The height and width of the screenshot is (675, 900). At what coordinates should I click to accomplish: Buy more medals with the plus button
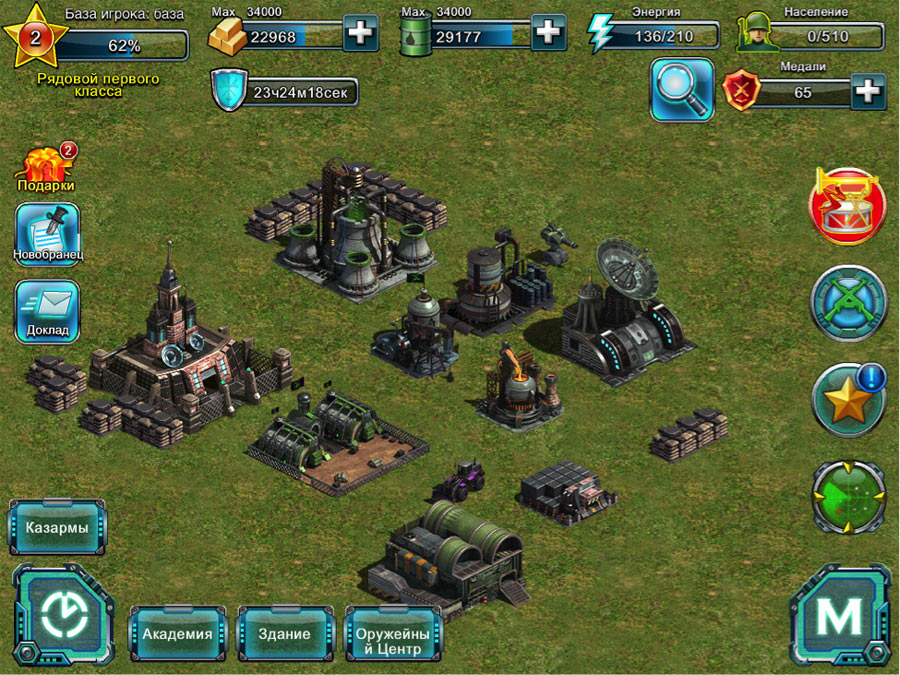click(x=868, y=92)
